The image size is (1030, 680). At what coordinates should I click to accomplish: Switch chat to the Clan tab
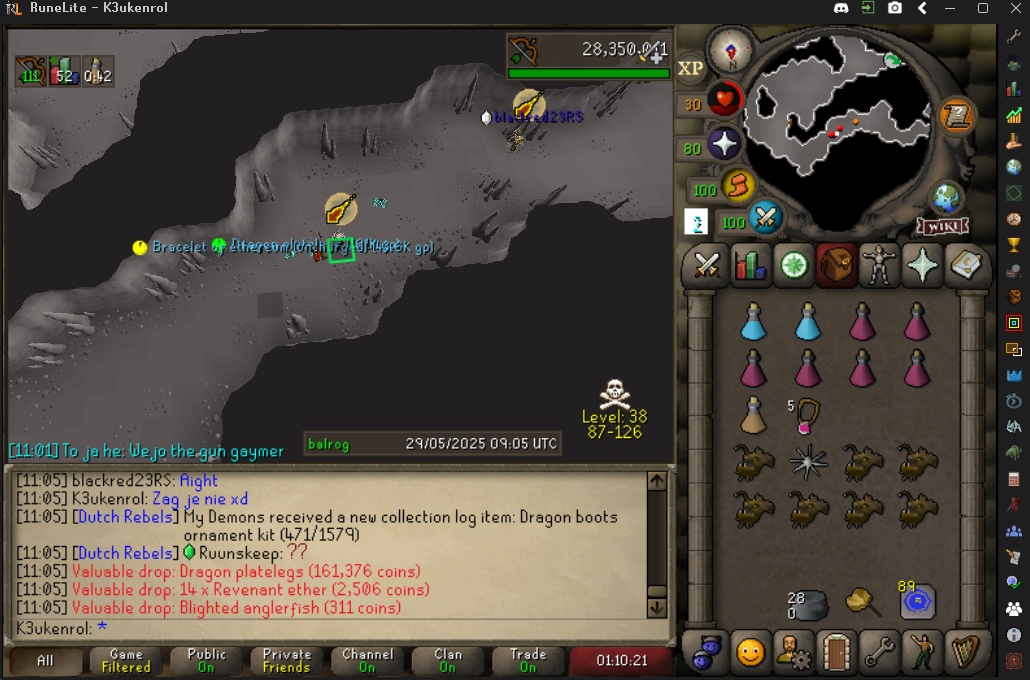pos(448,661)
